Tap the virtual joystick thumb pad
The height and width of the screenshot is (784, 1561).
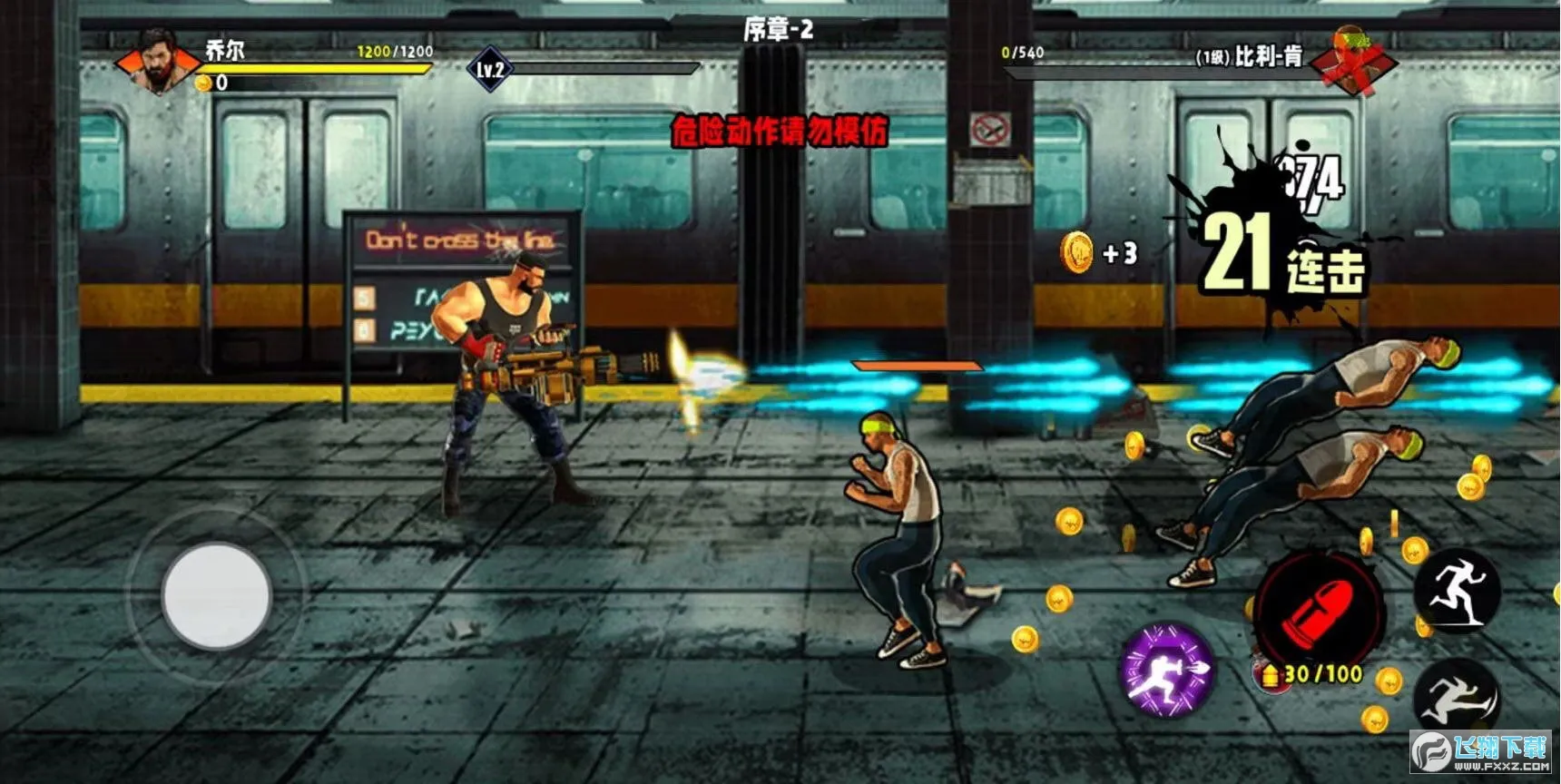coord(216,595)
